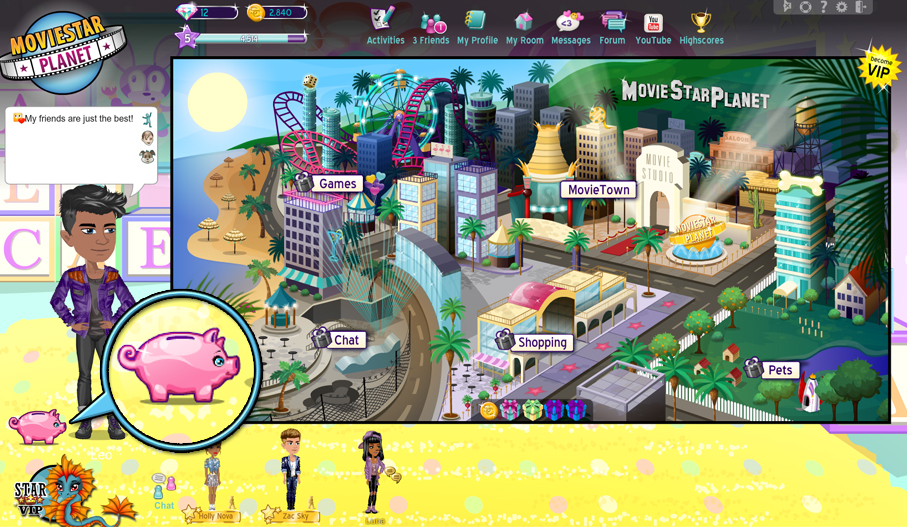The height and width of the screenshot is (527, 907).
Task: Open the YouTube section
Action: point(653,27)
